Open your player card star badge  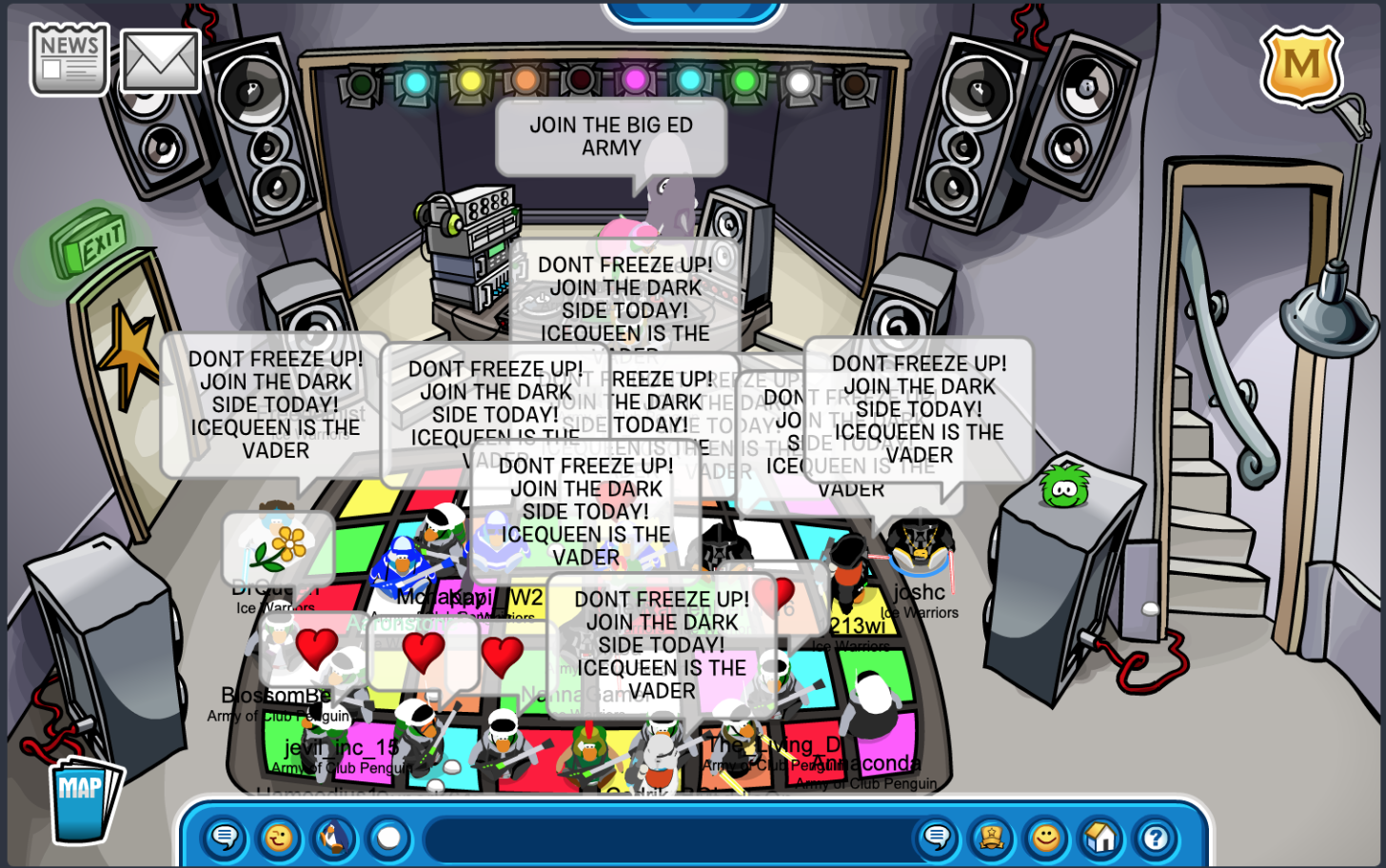[992, 838]
